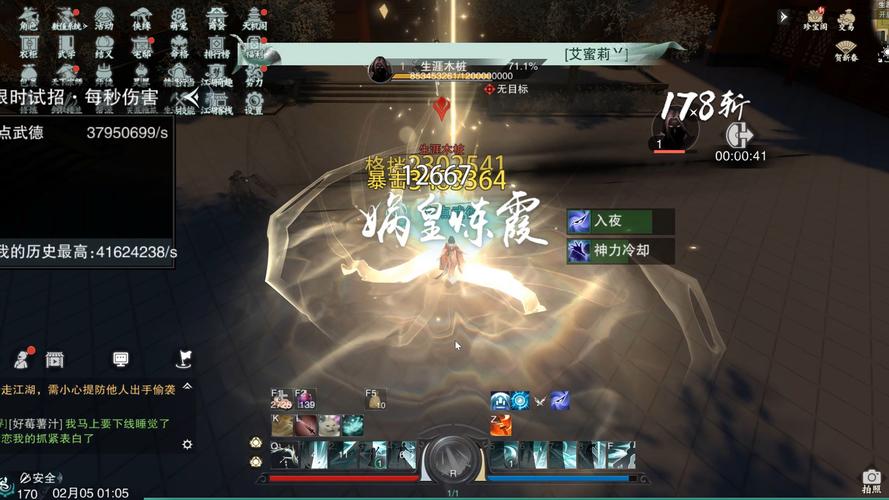Open the 排行榜 leaderboard

[x=216, y=44]
